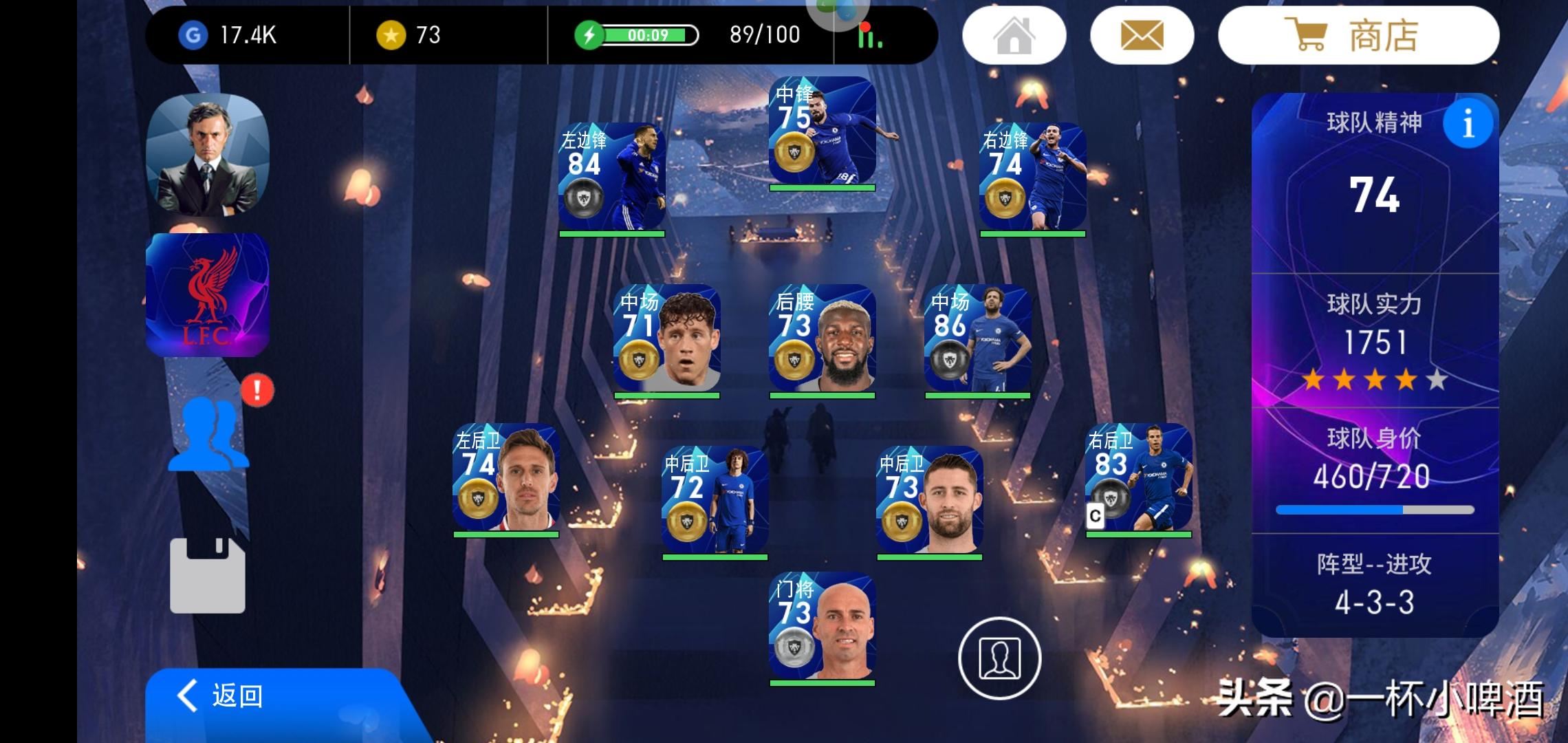Select the 中锋 striker card rated 75
The width and height of the screenshot is (1568, 743).
point(822,132)
